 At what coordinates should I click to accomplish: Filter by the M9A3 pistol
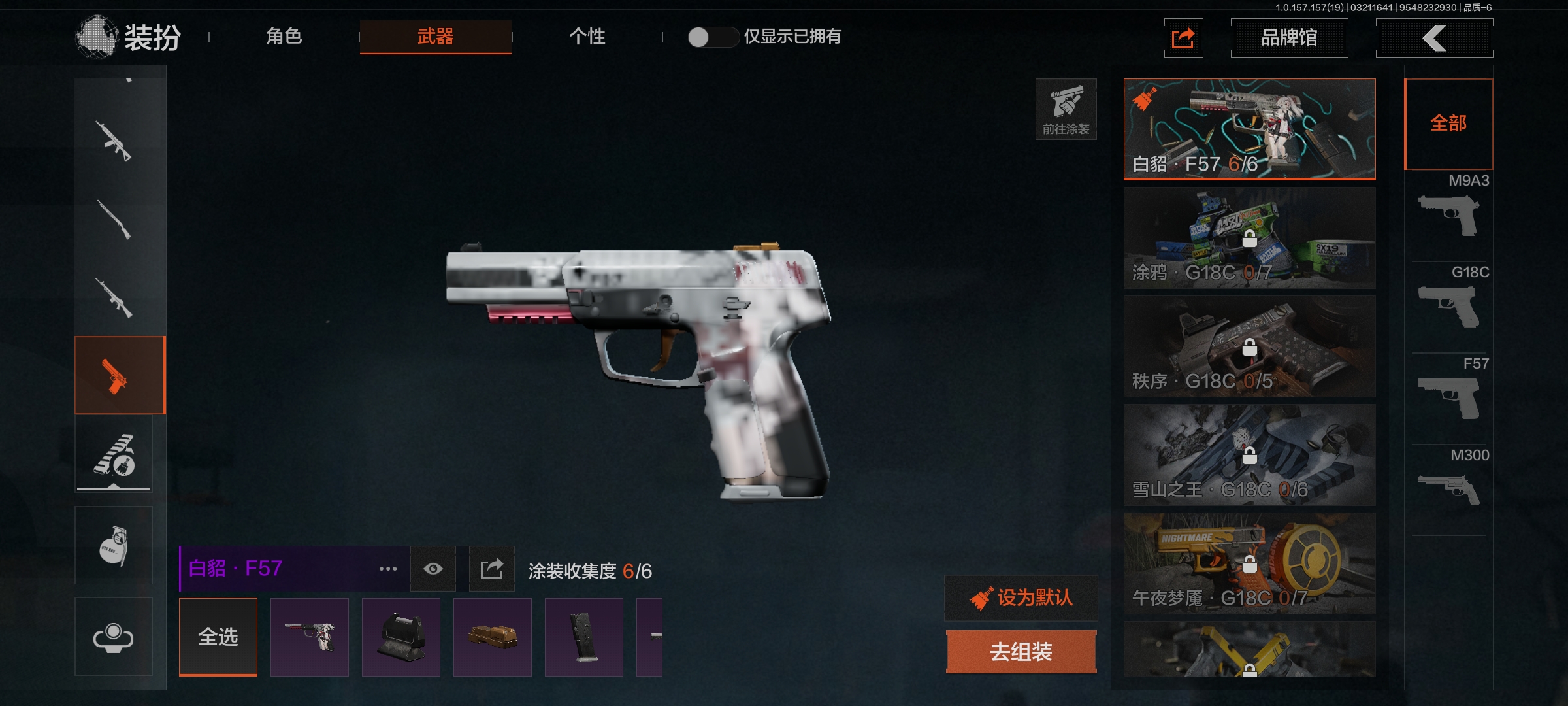(x=1450, y=209)
